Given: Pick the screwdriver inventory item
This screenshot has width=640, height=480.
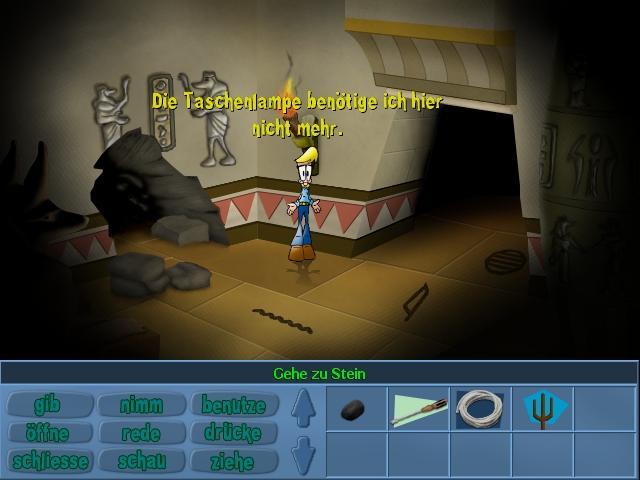Looking at the screenshot, I should (x=419, y=410).
